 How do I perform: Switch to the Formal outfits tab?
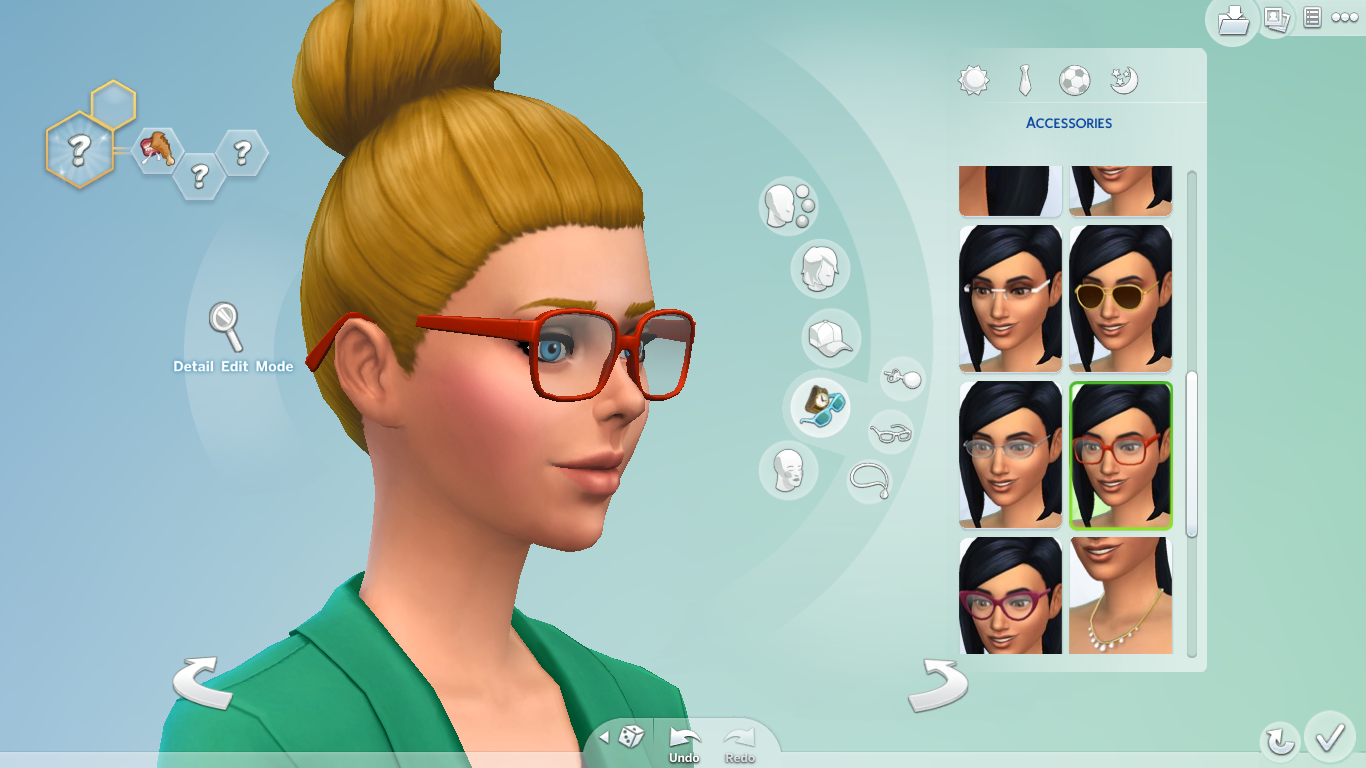1025,80
